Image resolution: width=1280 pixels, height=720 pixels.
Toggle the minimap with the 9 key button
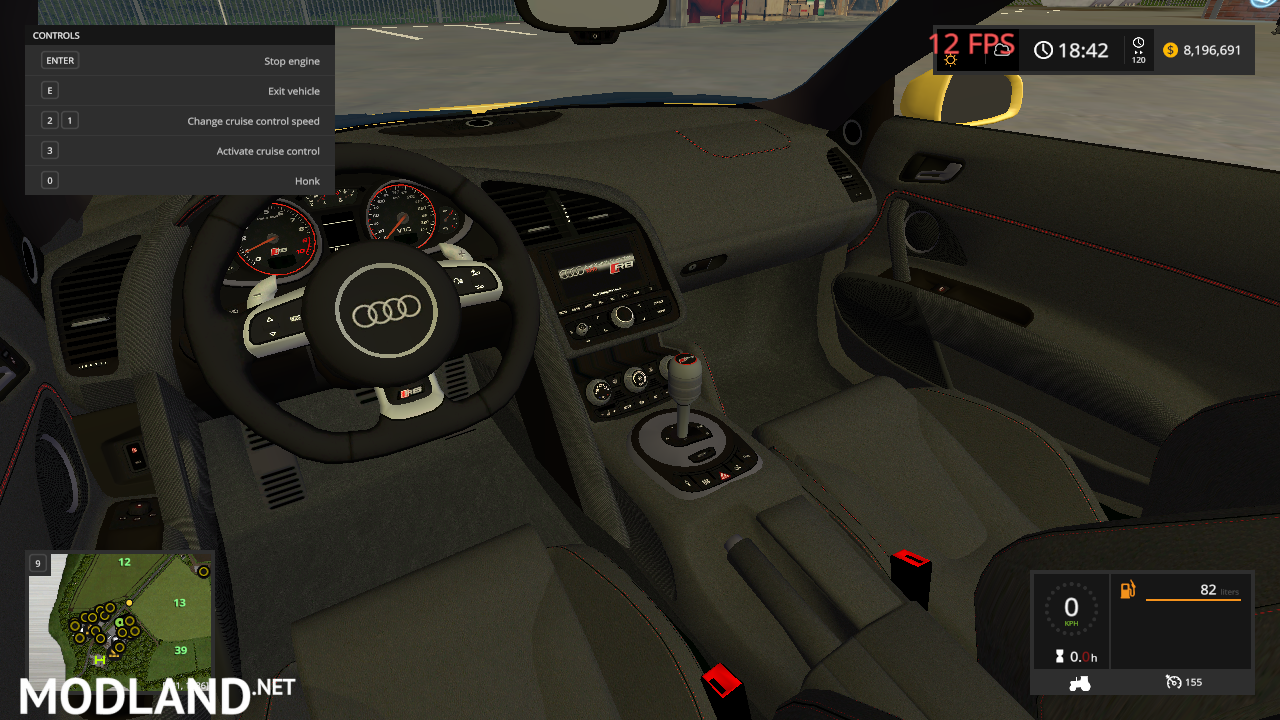click(37, 563)
